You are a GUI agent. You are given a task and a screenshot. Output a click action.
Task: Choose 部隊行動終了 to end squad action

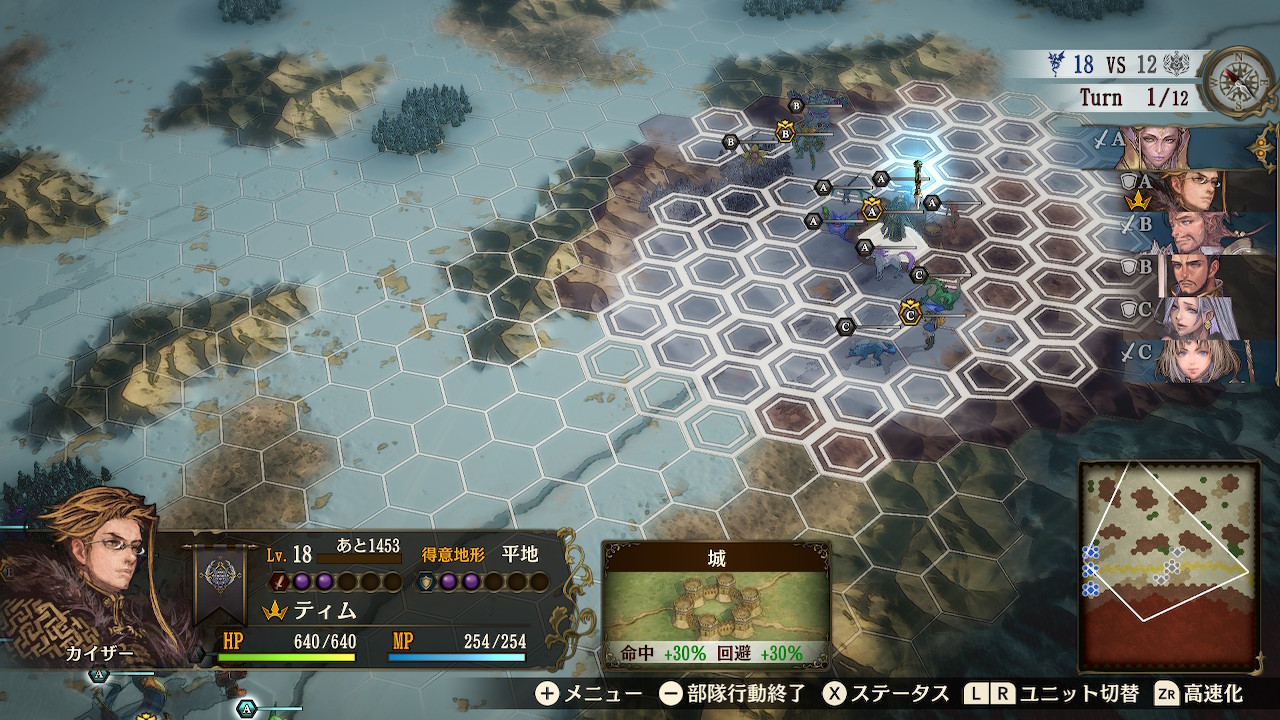click(733, 693)
